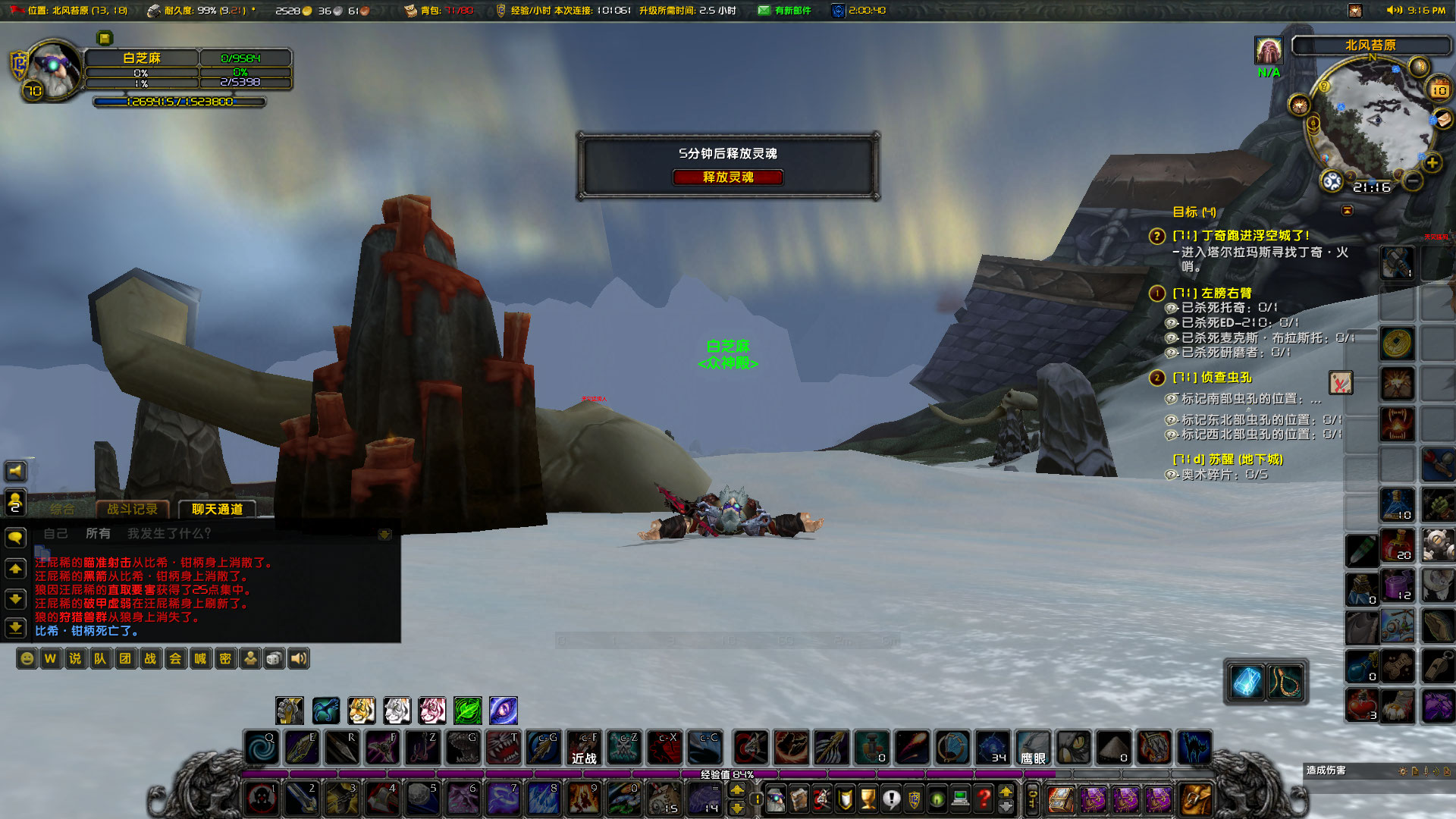Image resolution: width=1456 pixels, height=819 pixels.
Task: Switch to the 聊天通道 chat tab
Action: pyautogui.click(x=218, y=510)
